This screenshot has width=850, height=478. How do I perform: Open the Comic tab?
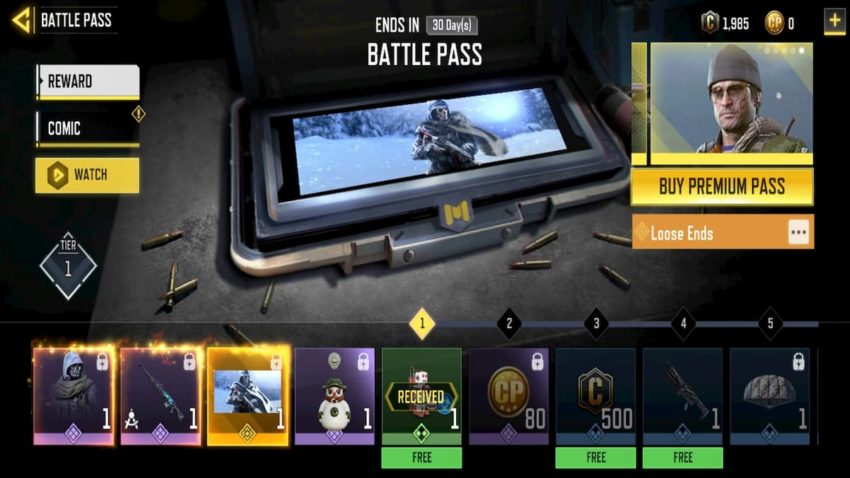point(87,129)
